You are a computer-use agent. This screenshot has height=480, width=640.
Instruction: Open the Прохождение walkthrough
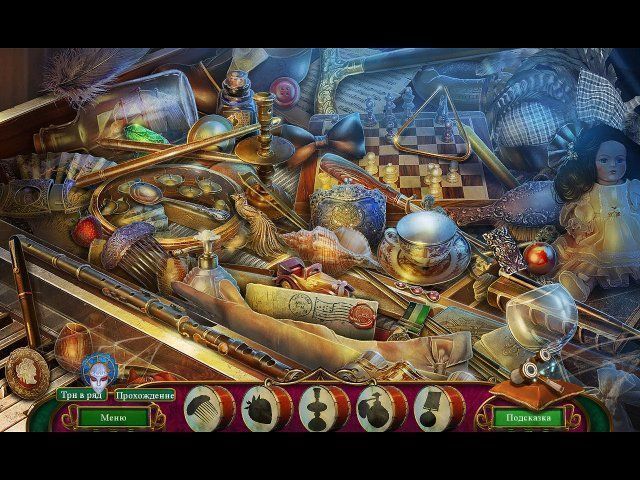tap(145, 396)
